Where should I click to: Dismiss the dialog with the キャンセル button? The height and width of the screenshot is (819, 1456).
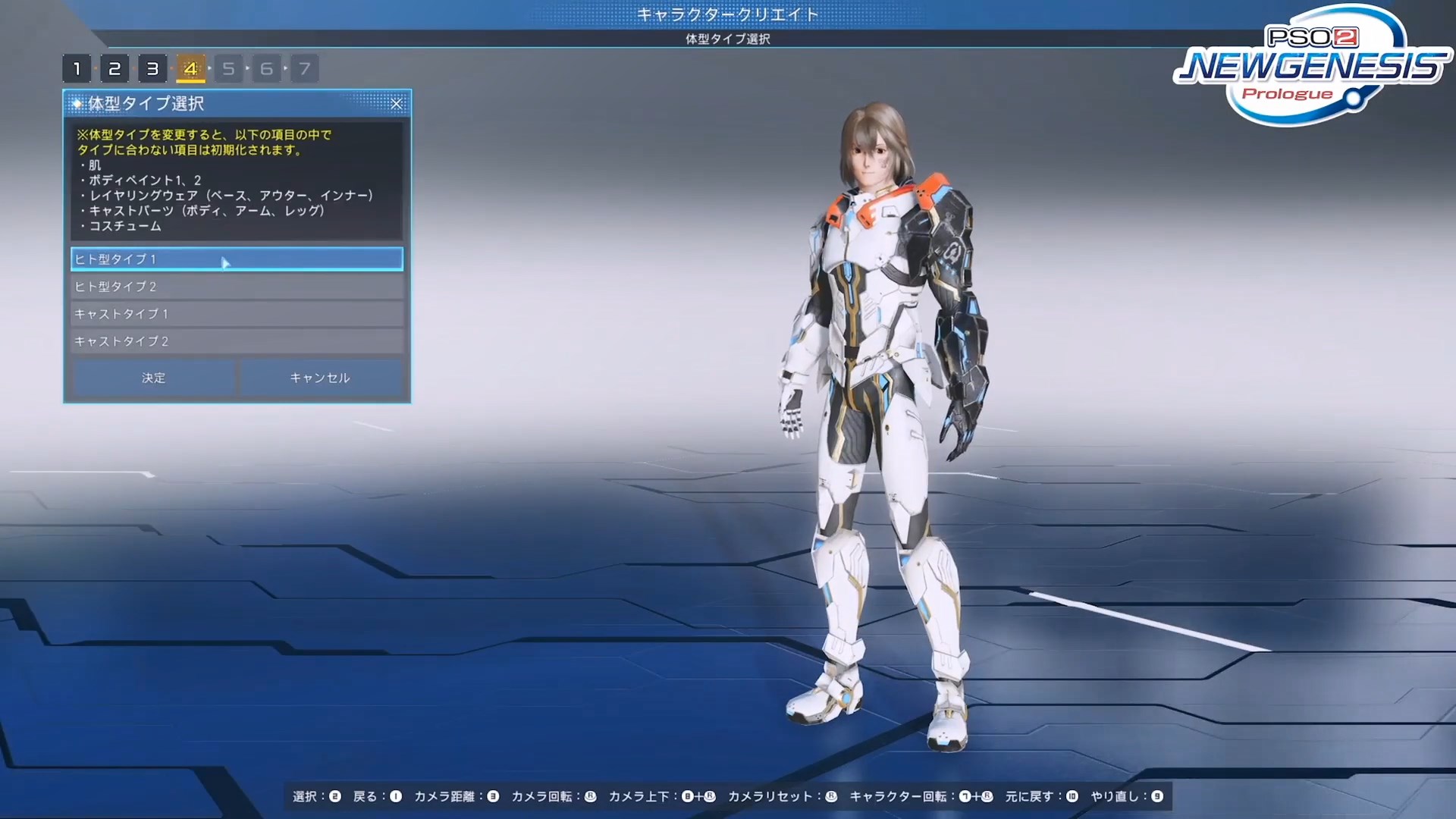[320, 377]
